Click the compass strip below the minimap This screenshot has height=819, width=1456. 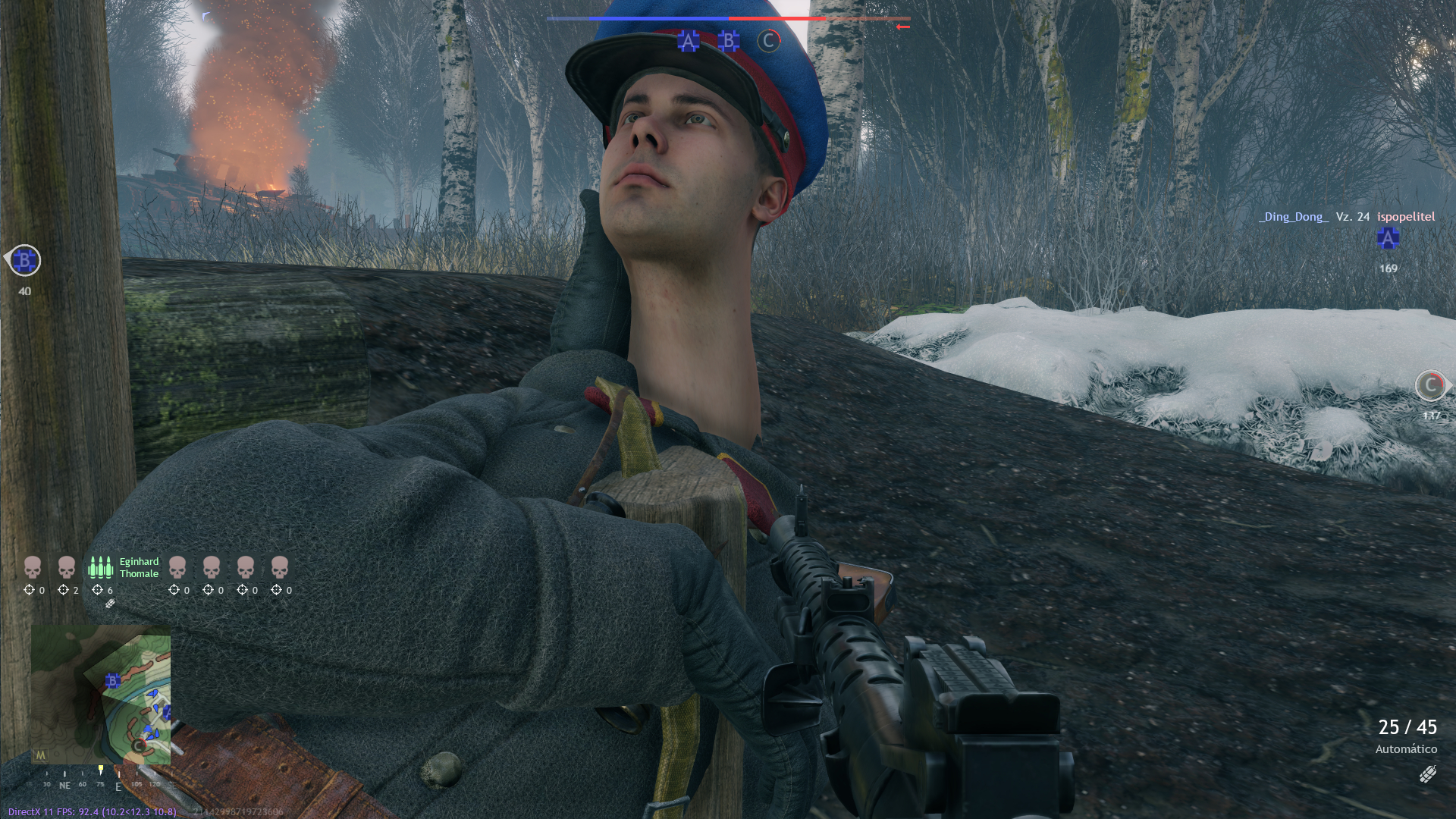[x=100, y=781]
